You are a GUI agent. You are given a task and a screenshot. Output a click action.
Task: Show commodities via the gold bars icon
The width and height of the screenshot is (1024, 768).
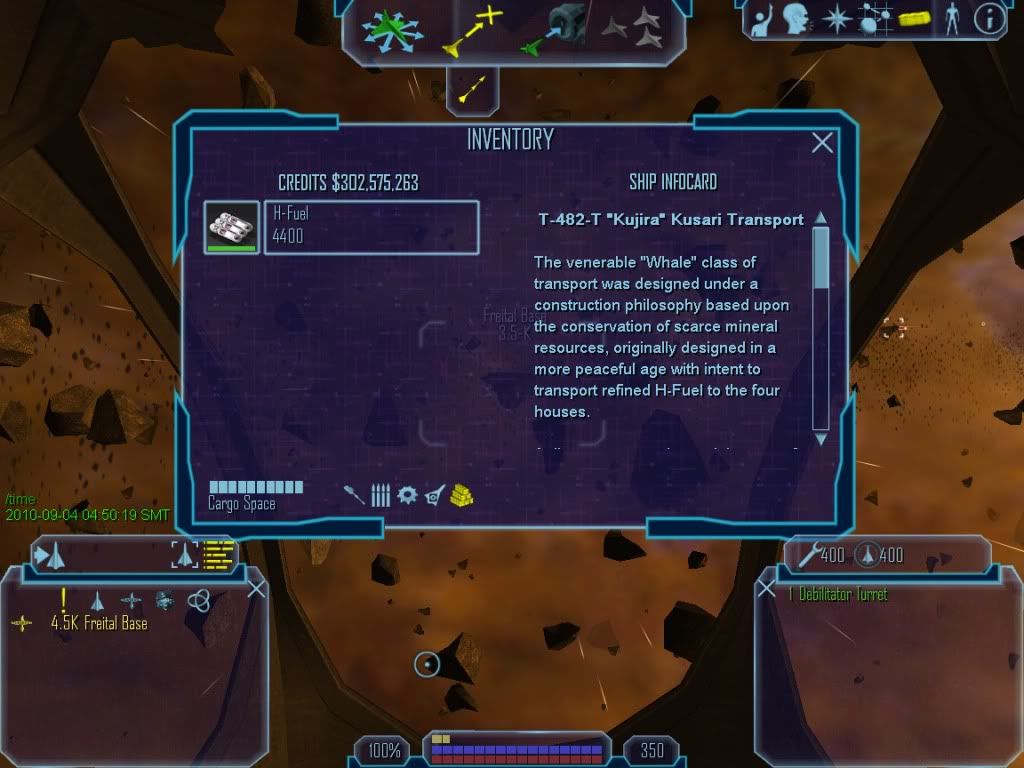(461, 495)
